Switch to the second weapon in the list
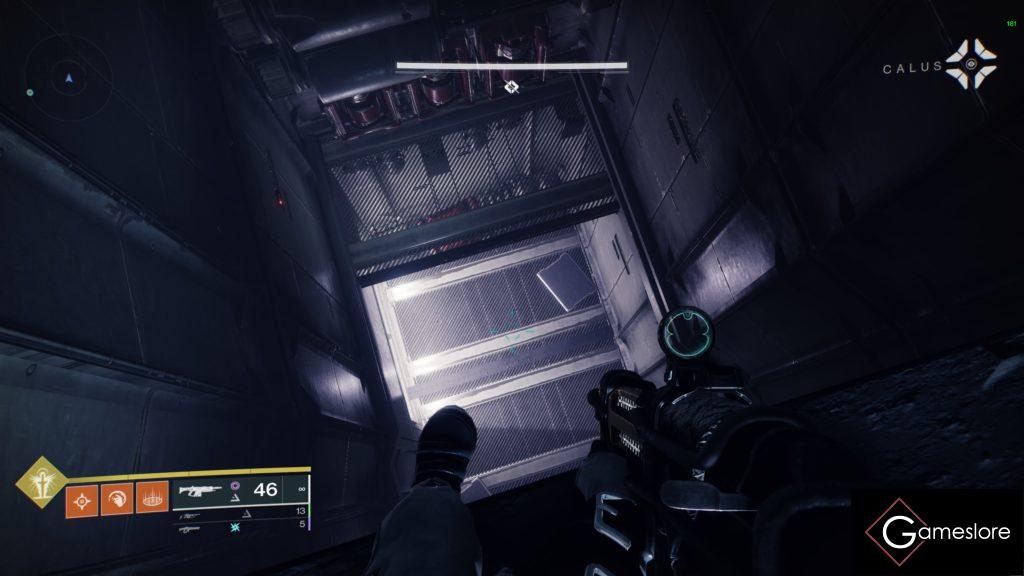Screen dimensions: 1024x576 pos(189,513)
